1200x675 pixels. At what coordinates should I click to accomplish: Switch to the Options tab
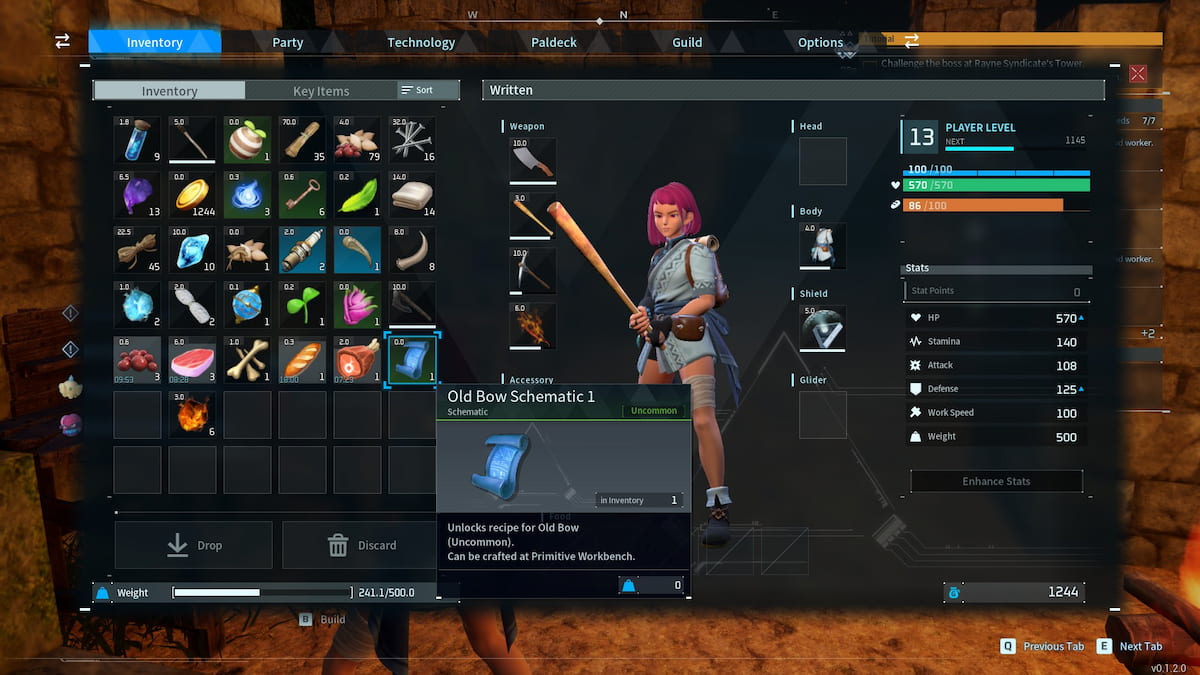(x=820, y=42)
